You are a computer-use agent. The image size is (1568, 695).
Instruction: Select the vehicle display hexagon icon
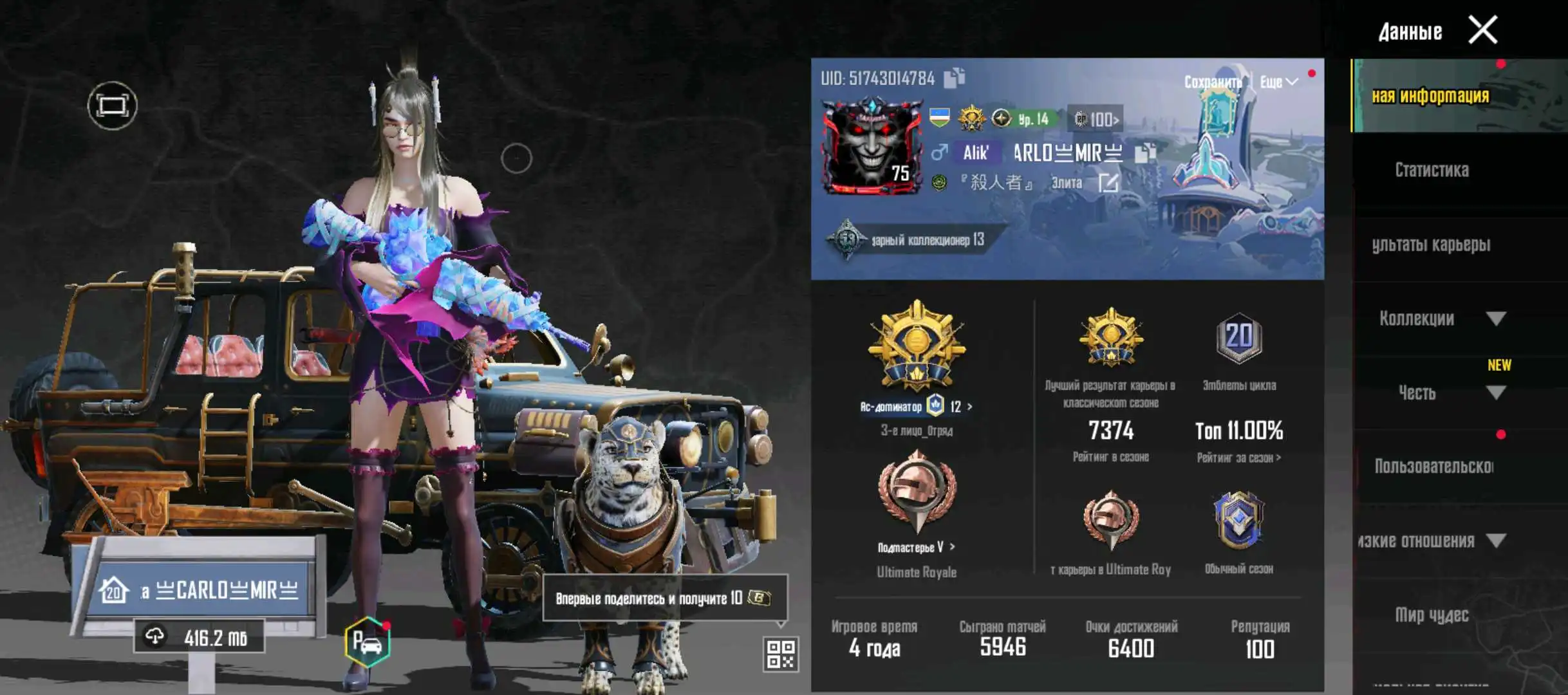[x=367, y=642]
